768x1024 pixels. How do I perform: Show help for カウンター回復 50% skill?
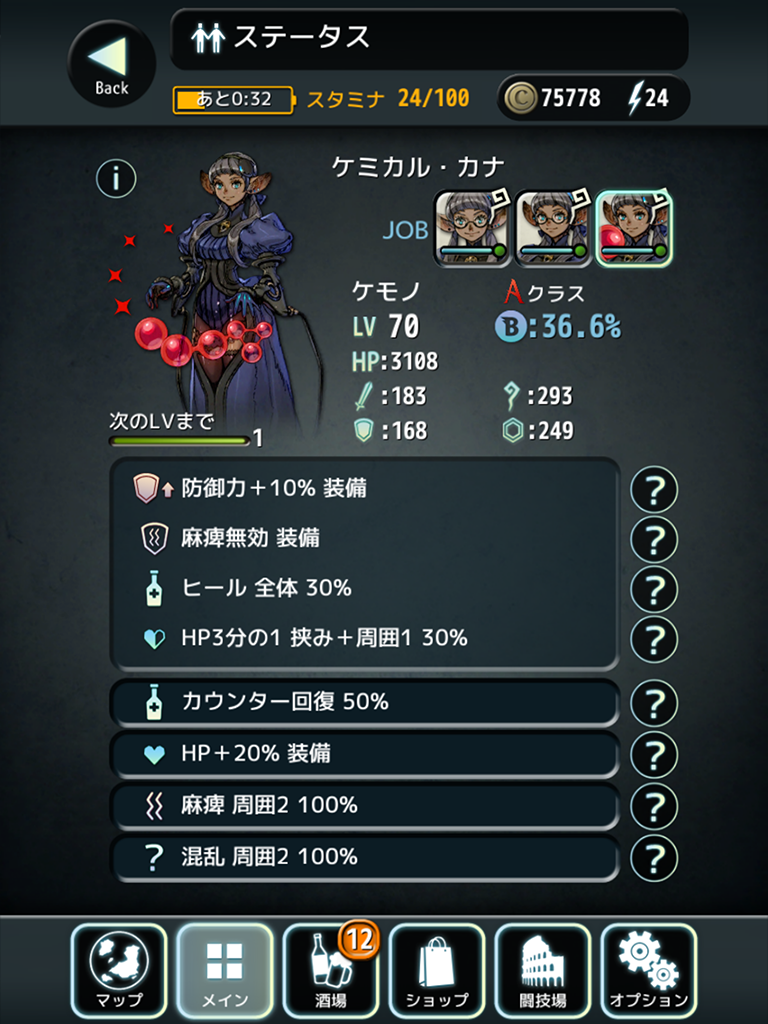pos(655,703)
